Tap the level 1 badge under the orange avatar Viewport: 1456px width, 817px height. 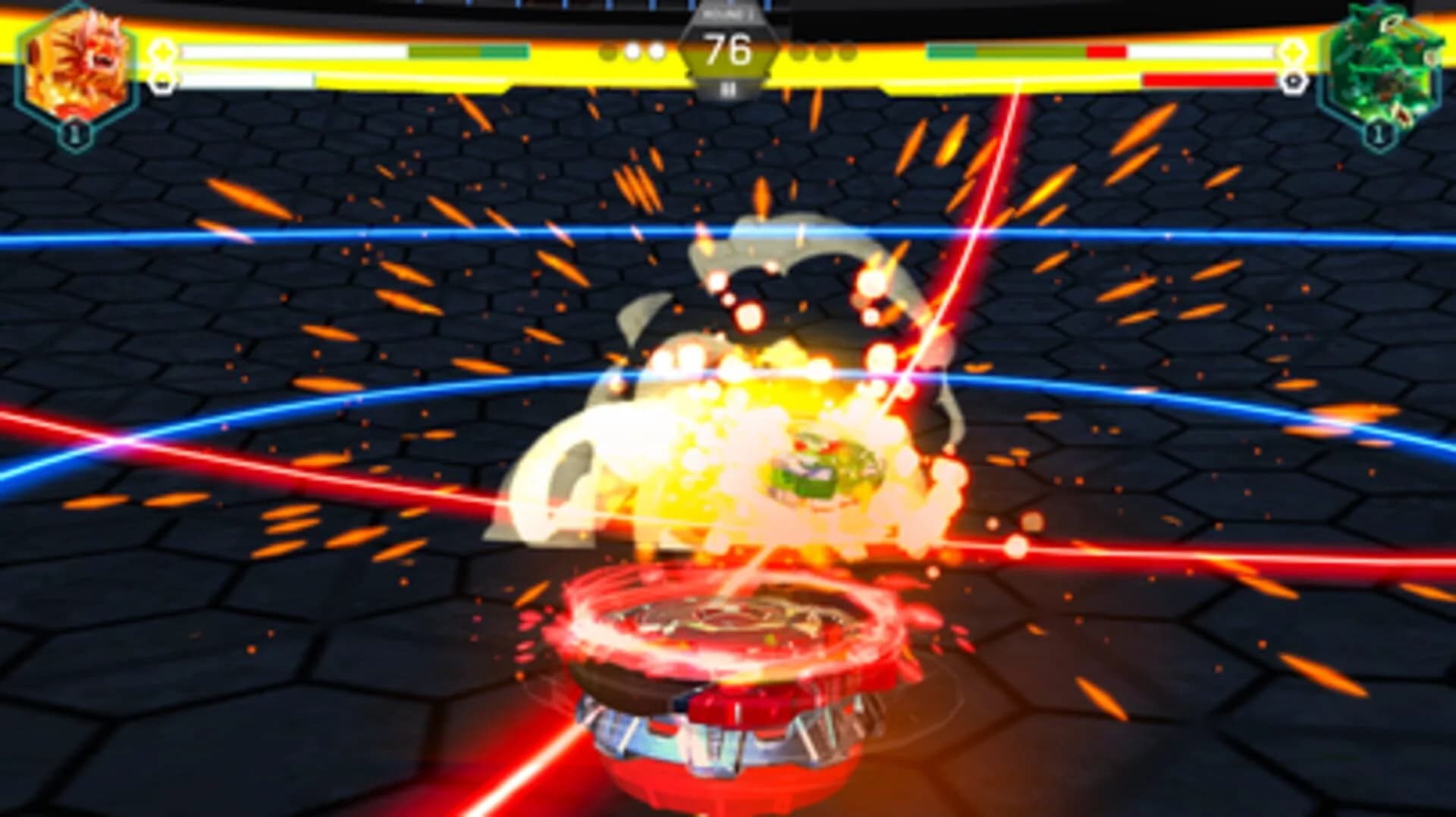click(x=76, y=135)
